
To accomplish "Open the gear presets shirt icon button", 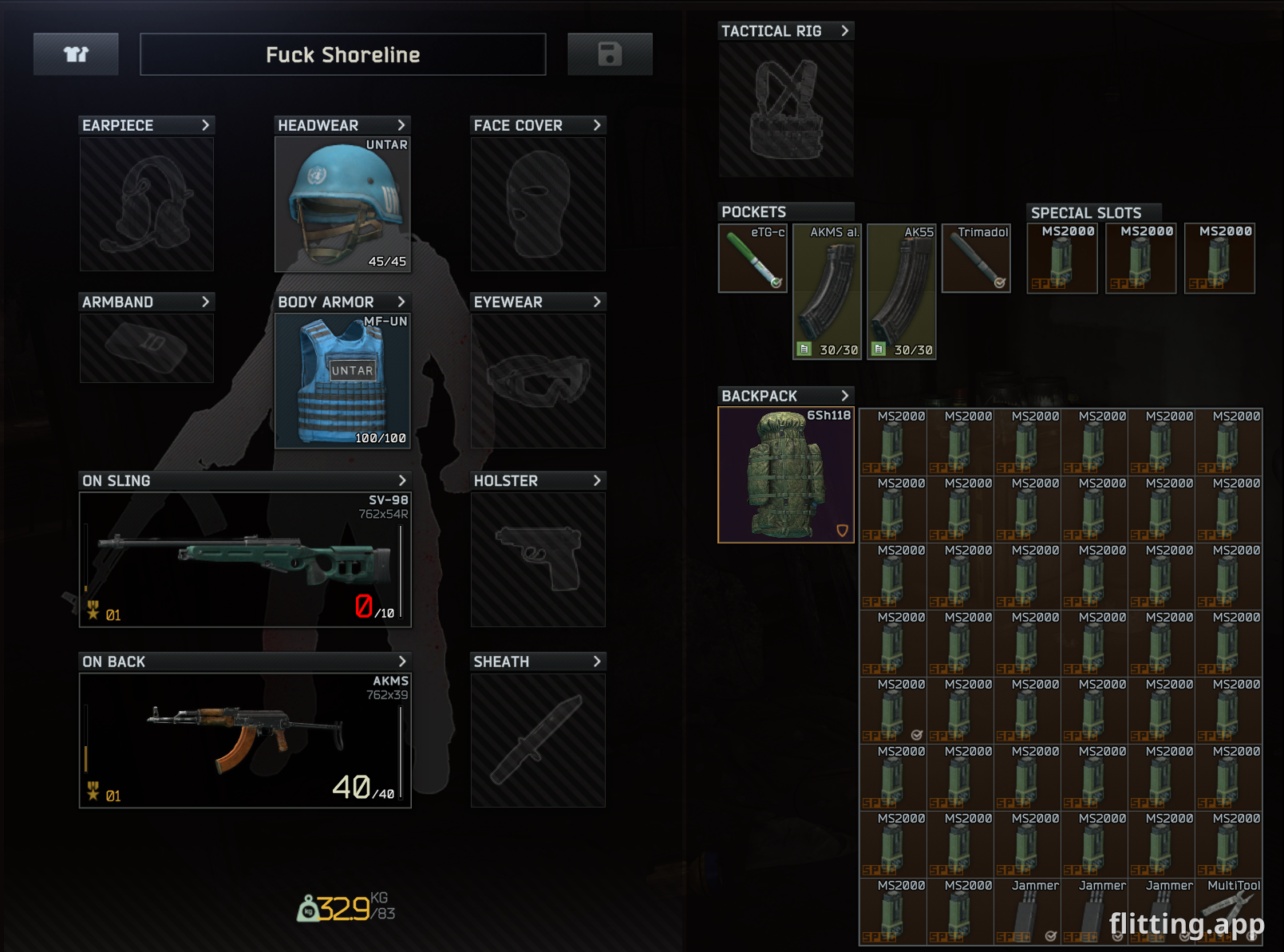I will 76,54.
